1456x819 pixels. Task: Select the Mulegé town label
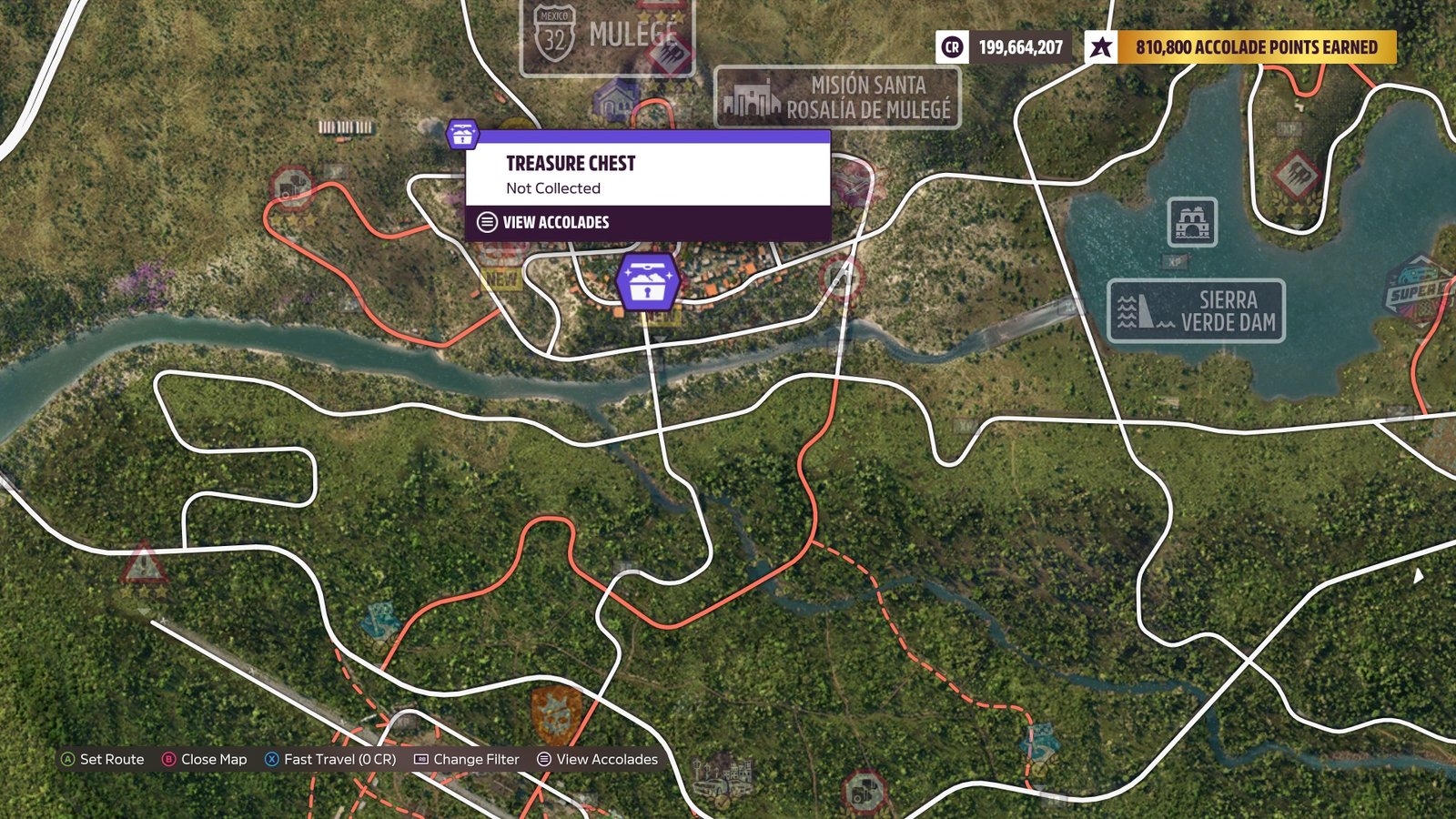[607, 36]
